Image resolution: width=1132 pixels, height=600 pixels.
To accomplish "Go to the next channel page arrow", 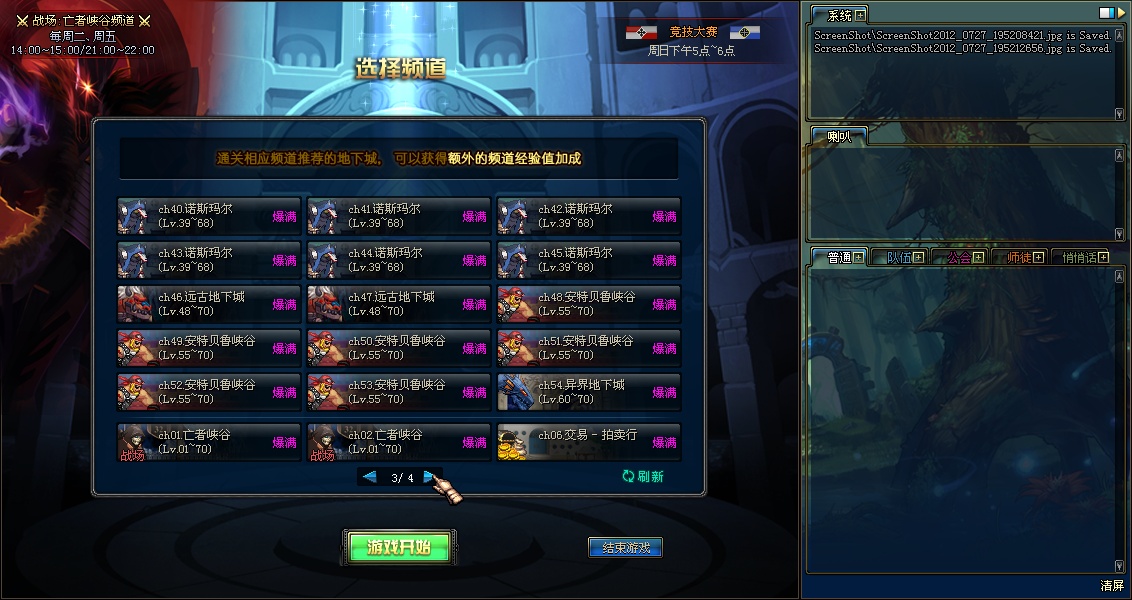I will click(x=429, y=477).
